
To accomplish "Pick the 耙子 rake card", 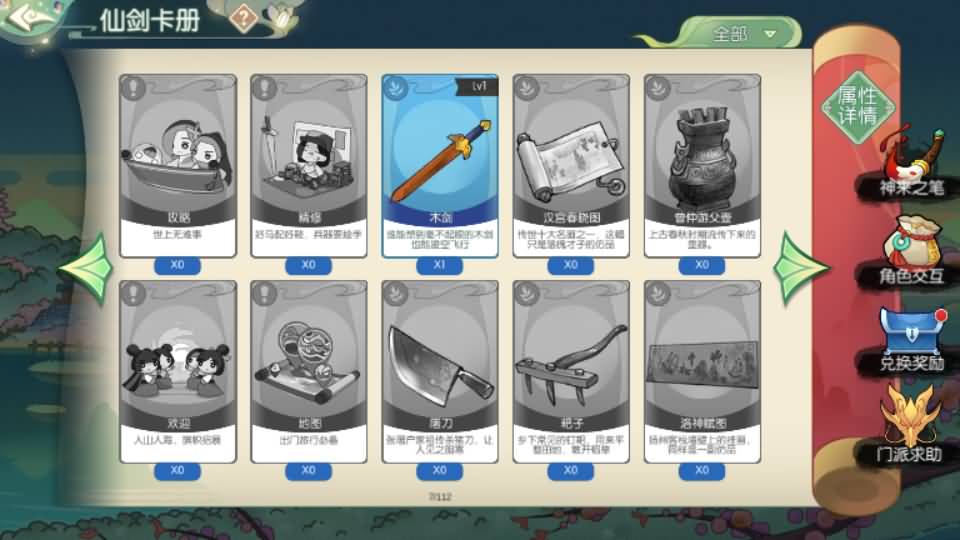I will [x=571, y=370].
